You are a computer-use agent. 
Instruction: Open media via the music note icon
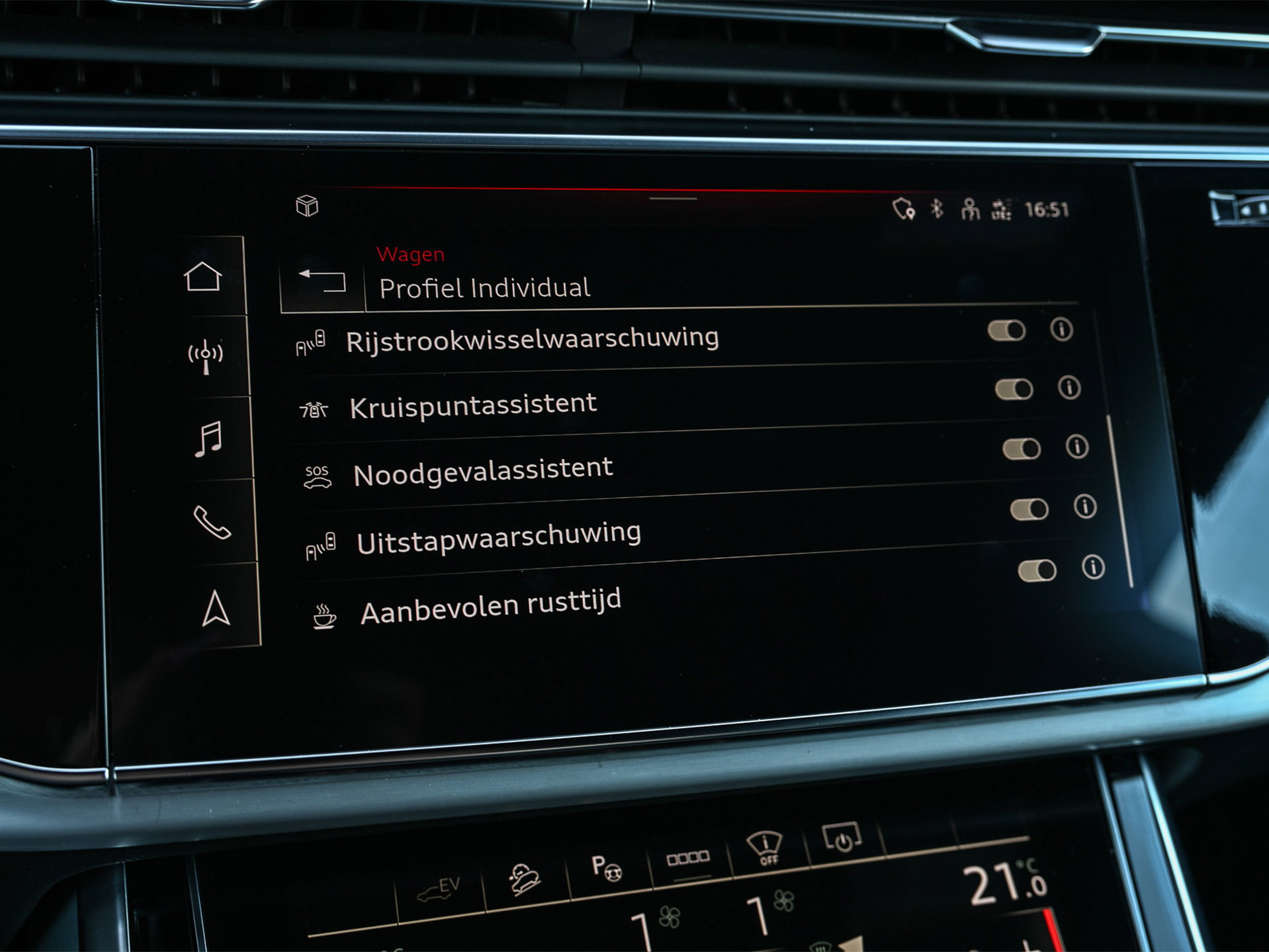coord(208,437)
